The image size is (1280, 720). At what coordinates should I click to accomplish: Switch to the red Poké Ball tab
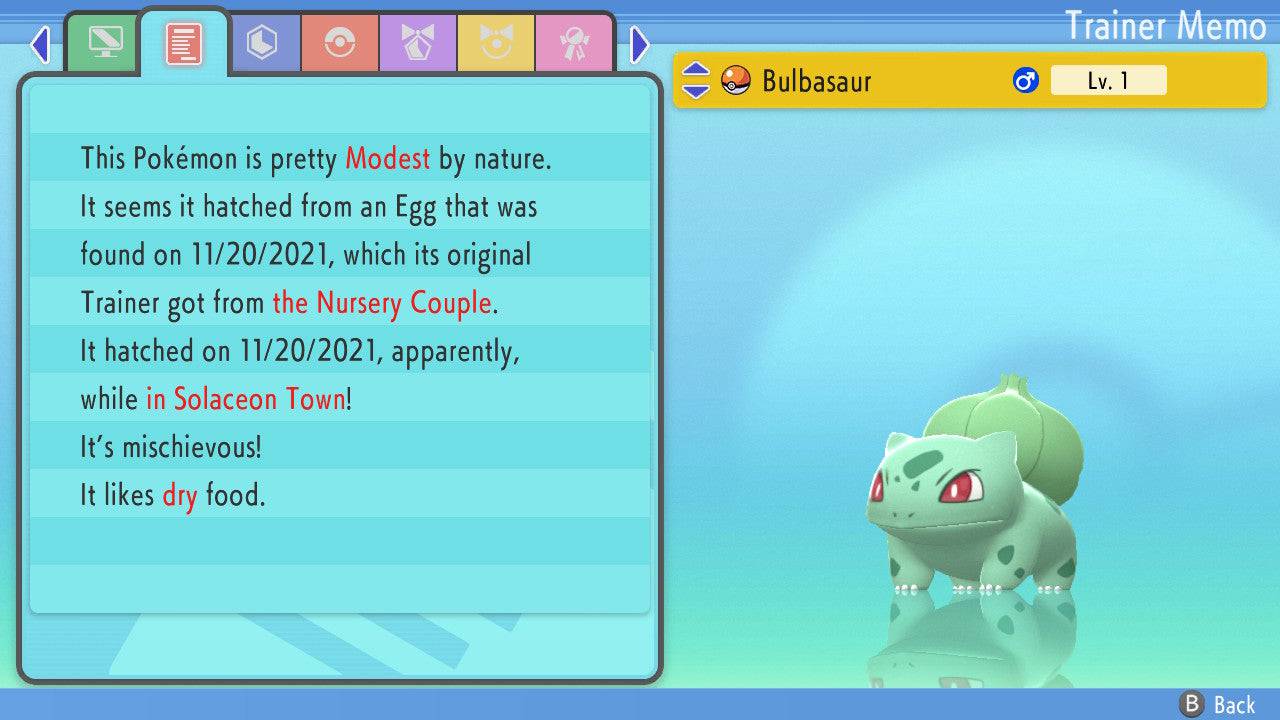(x=340, y=43)
